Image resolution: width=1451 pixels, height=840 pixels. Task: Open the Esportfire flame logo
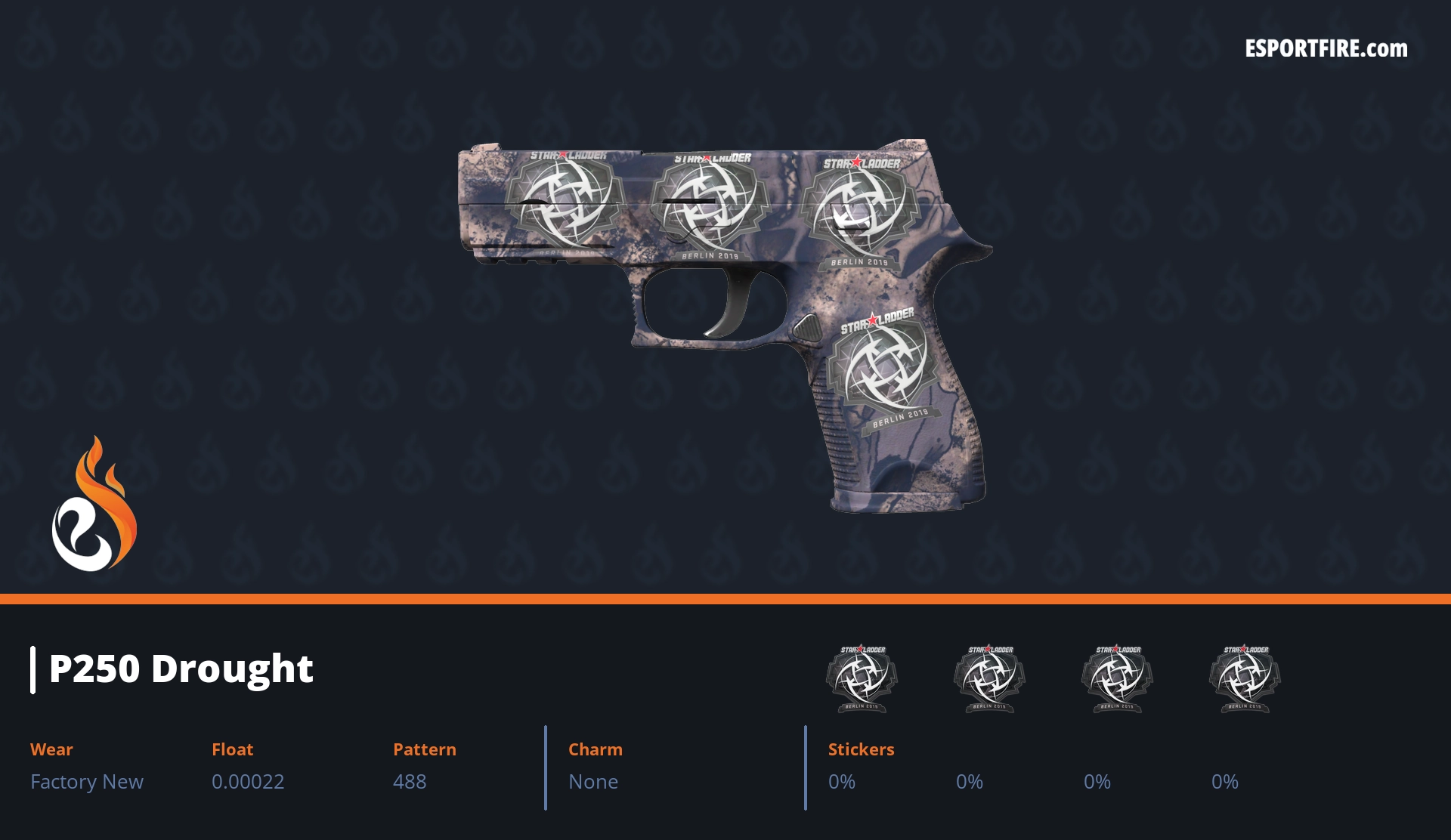pyautogui.click(x=94, y=505)
